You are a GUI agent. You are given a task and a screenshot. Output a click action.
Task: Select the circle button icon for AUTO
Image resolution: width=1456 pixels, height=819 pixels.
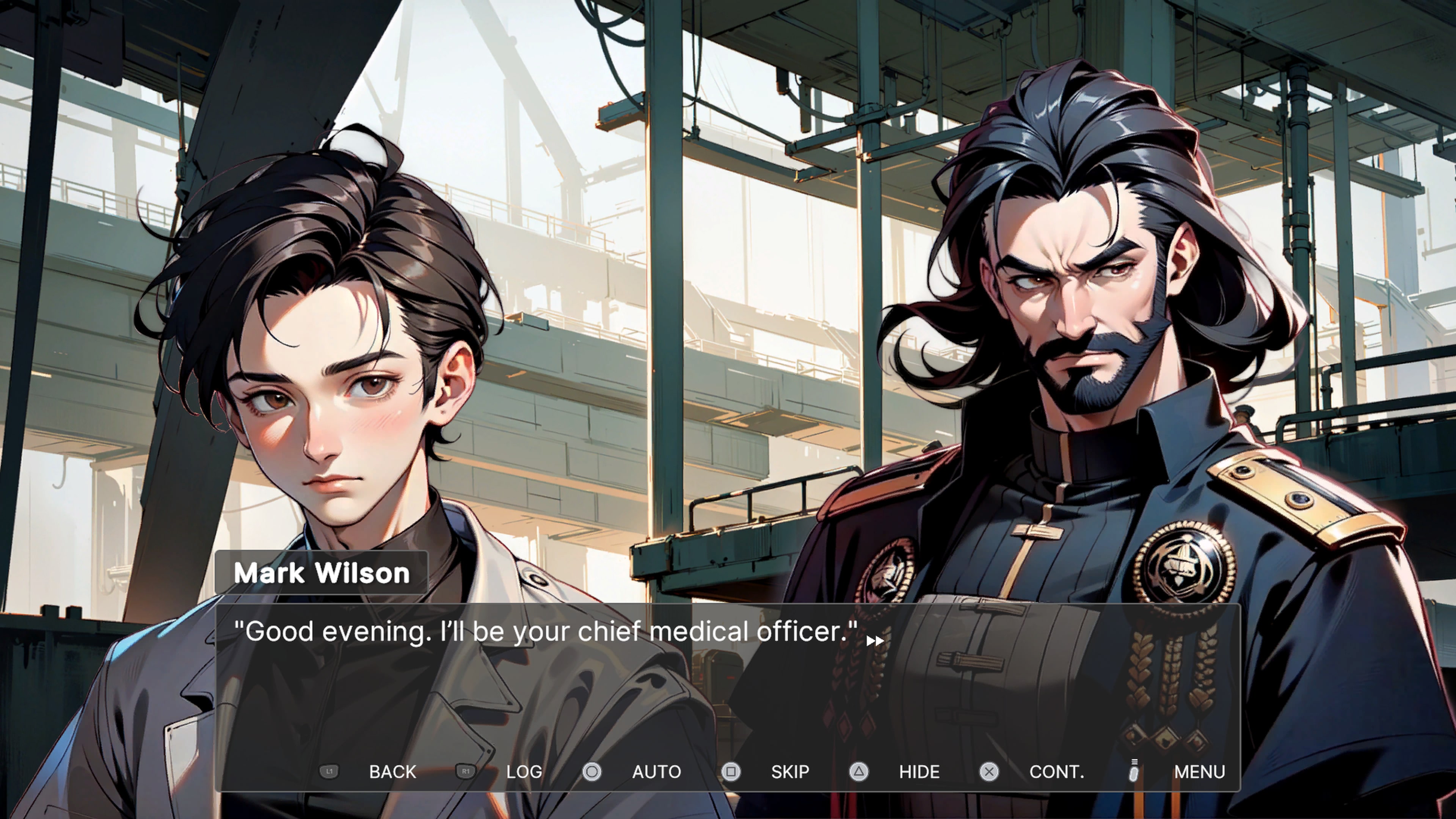coord(592,772)
